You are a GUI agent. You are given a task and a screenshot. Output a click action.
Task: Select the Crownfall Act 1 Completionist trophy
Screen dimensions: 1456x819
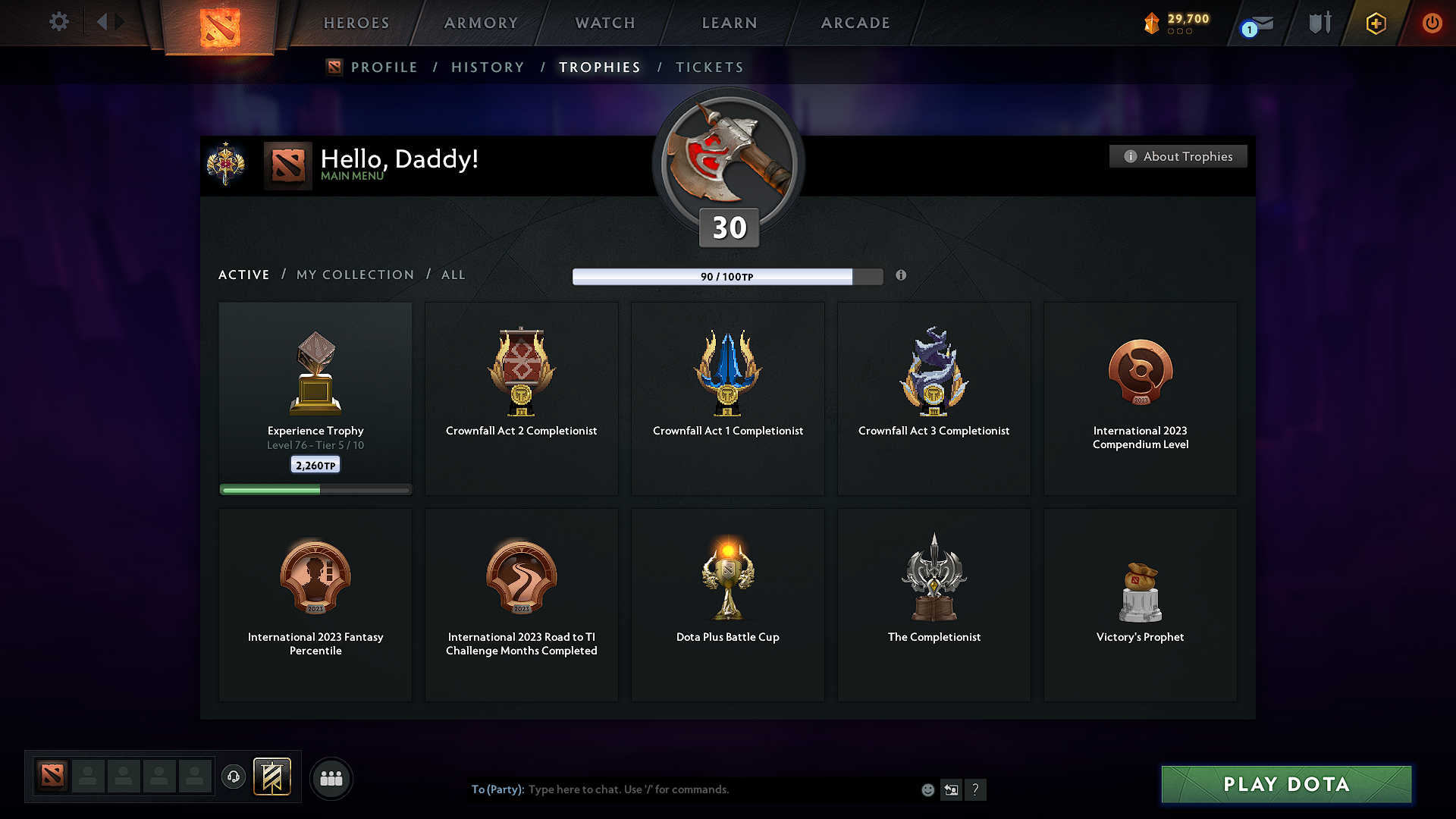tap(727, 398)
